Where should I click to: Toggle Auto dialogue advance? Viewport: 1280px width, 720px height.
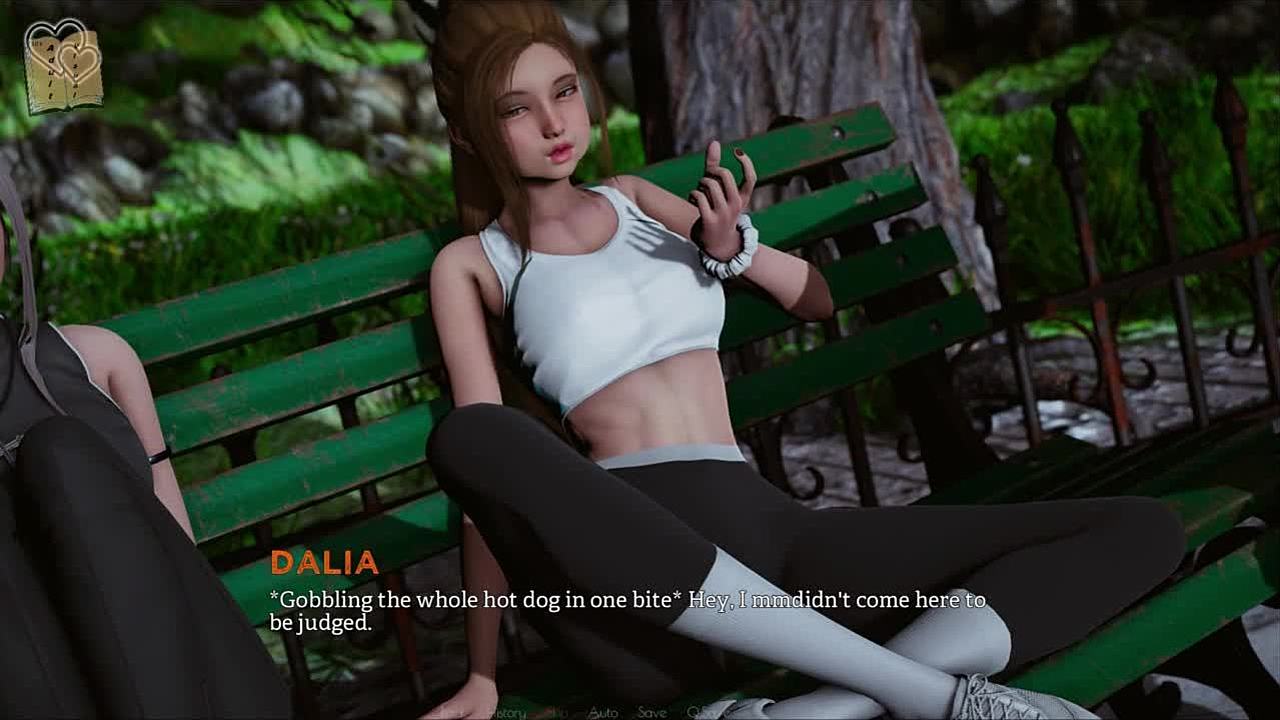603,713
